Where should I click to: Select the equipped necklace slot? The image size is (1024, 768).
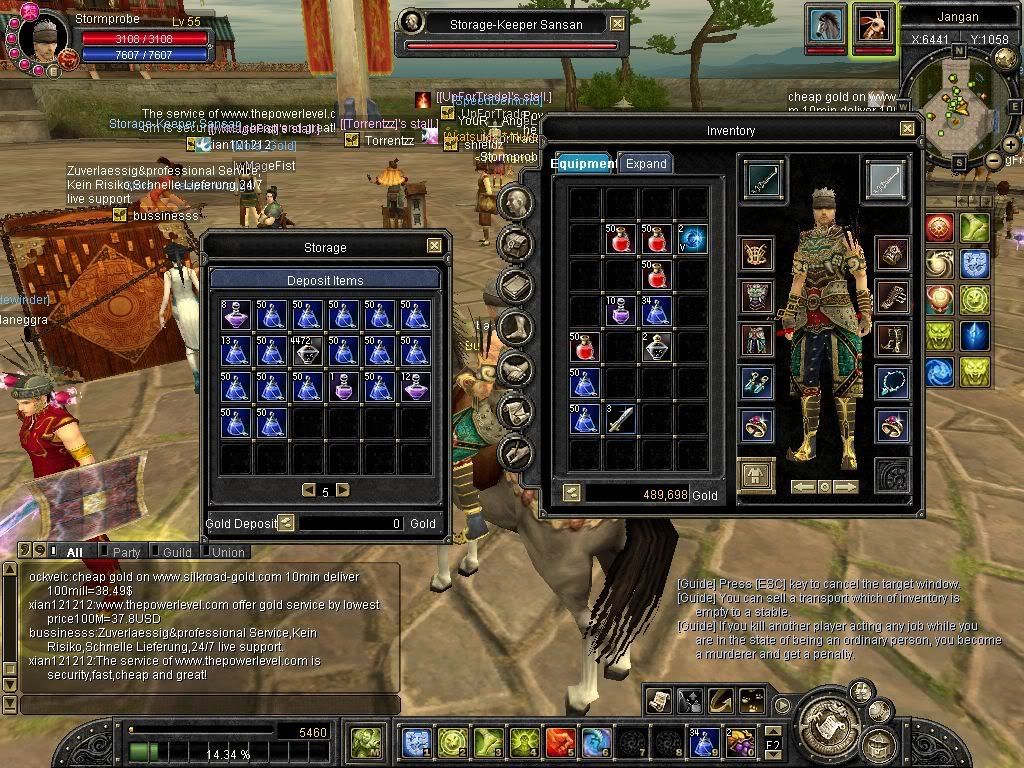tap(892, 382)
